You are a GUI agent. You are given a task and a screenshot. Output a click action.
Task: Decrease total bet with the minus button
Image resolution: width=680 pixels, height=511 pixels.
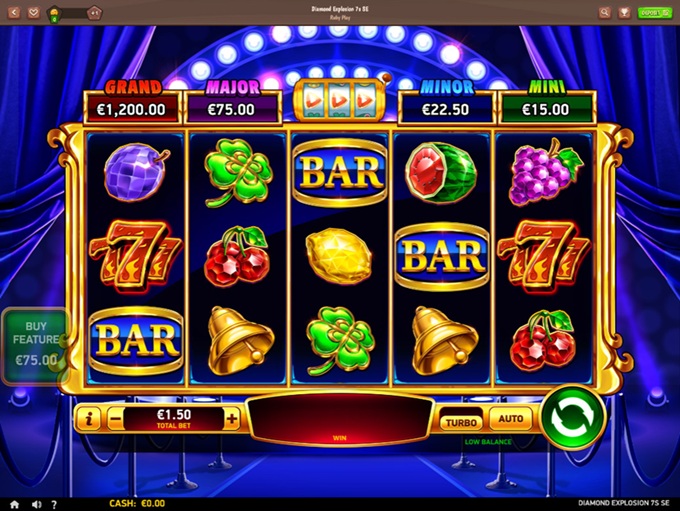point(116,419)
